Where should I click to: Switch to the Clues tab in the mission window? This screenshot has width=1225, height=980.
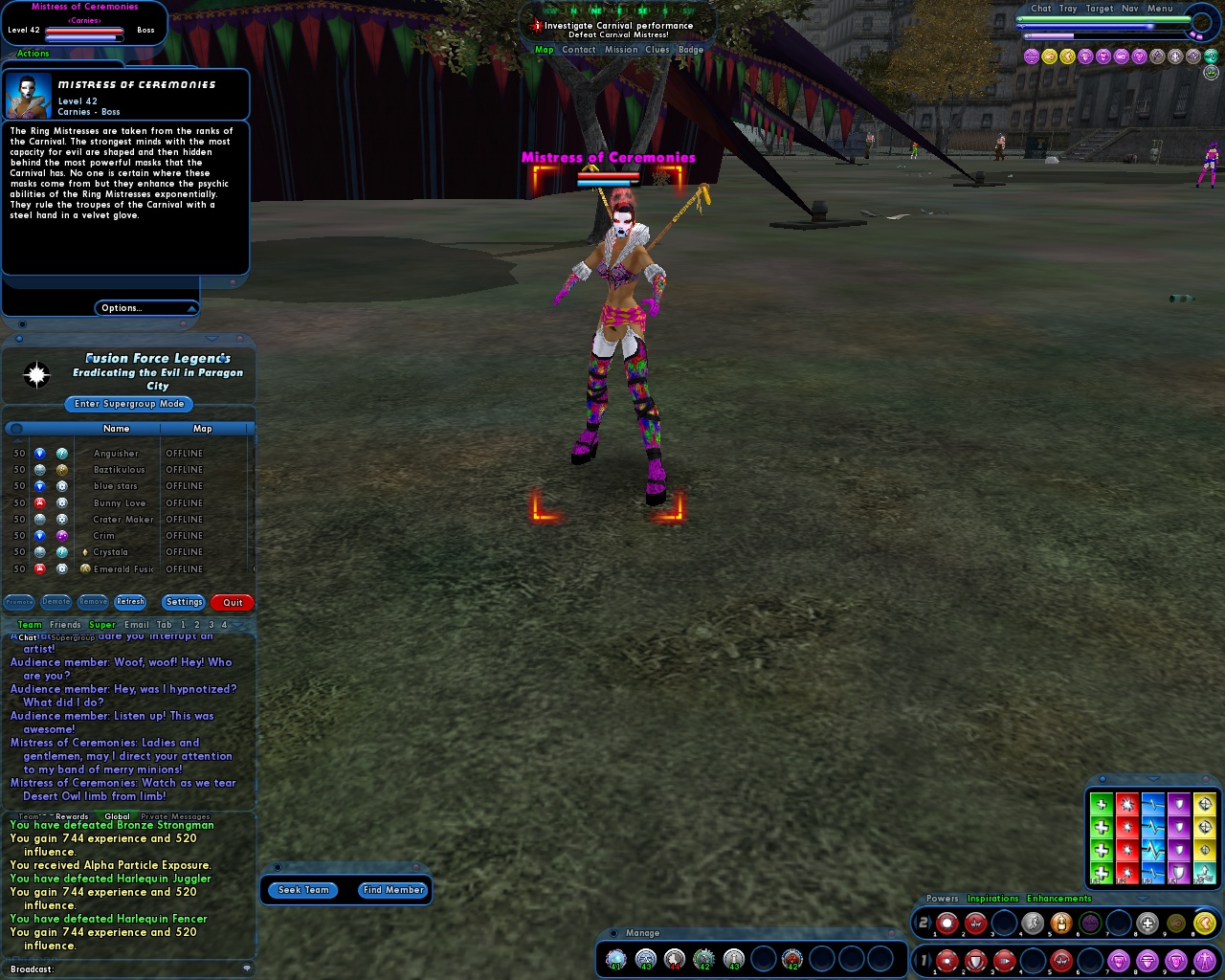[x=657, y=49]
